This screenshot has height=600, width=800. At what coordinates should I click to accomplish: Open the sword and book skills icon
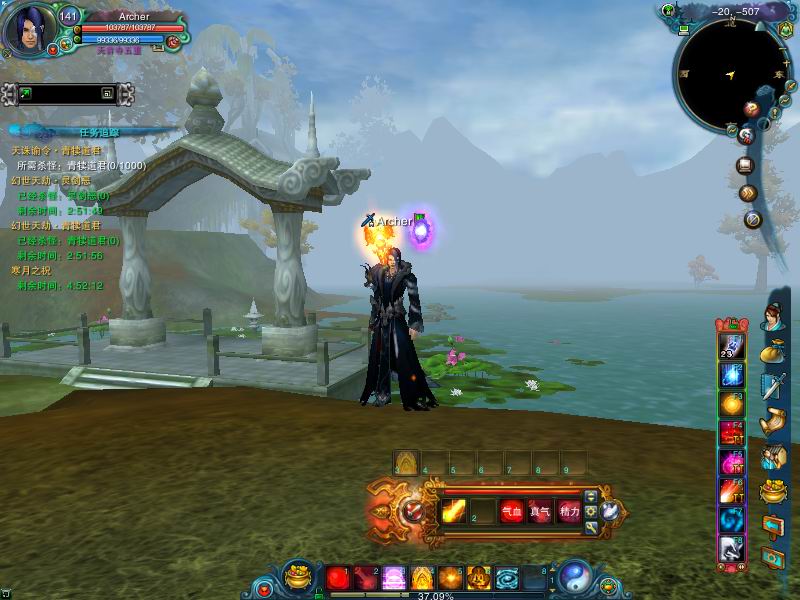pos(772,386)
